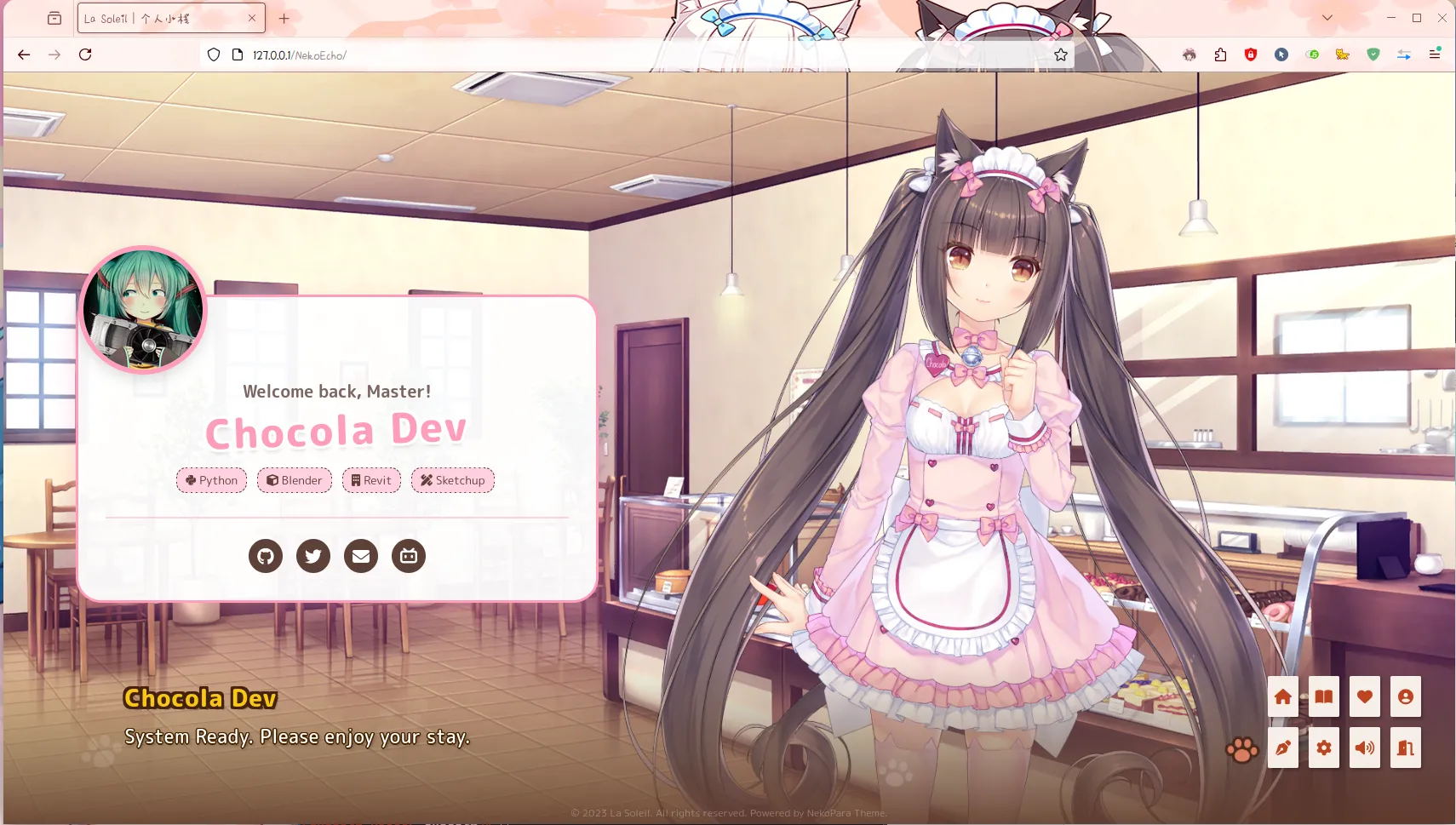
Task: Reload the current page
Action: tap(86, 54)
